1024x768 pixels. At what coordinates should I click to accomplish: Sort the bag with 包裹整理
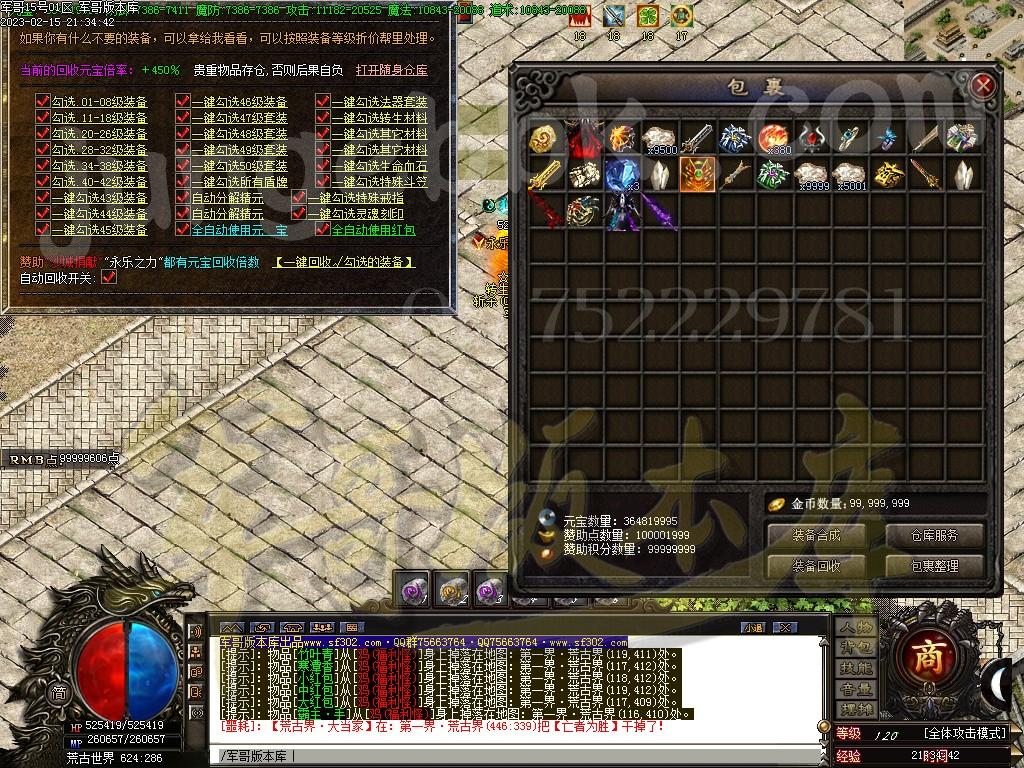point(934,565)
